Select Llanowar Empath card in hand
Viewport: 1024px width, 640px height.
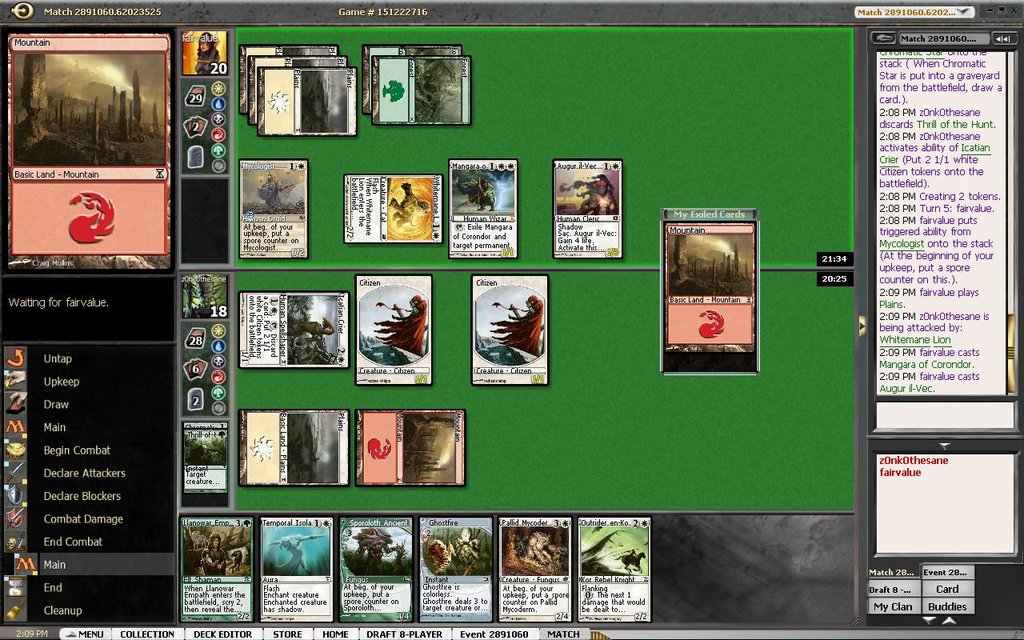(x=217, y=568)
